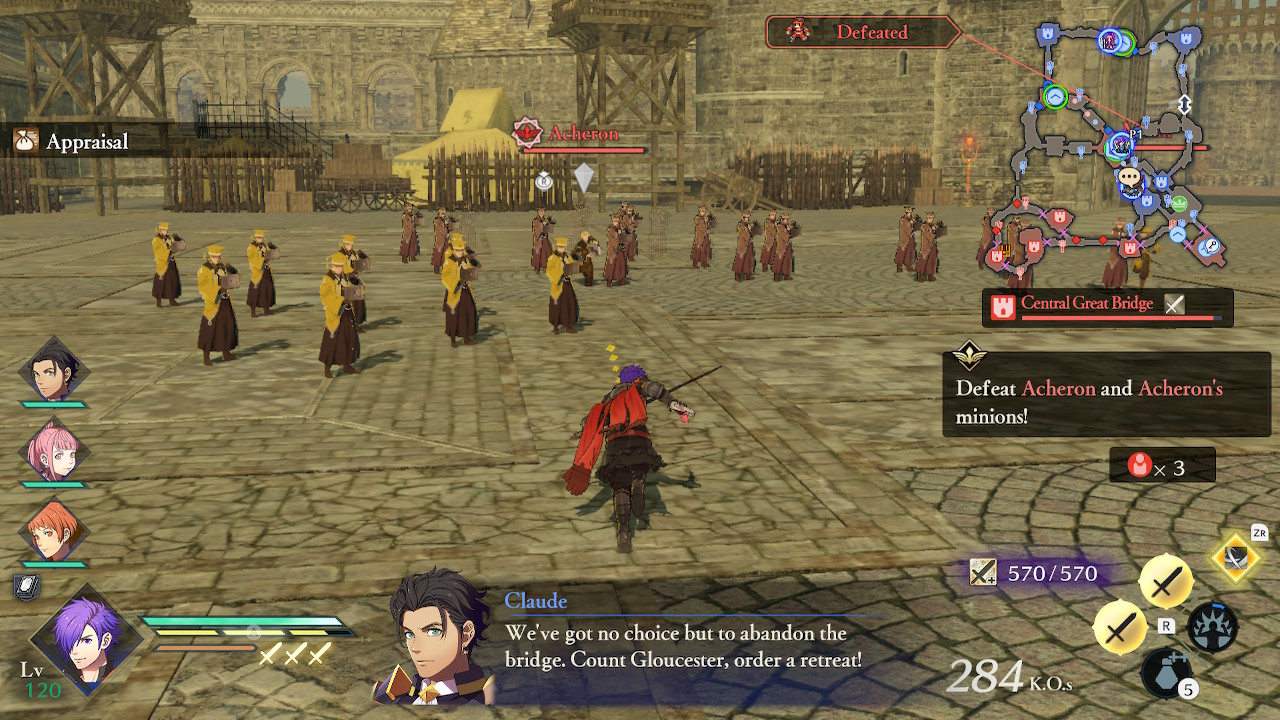Viewport: 1280px width, 720px height.
Task: Click the speech bubble marker on the minimap
Action: [1129, 177]
